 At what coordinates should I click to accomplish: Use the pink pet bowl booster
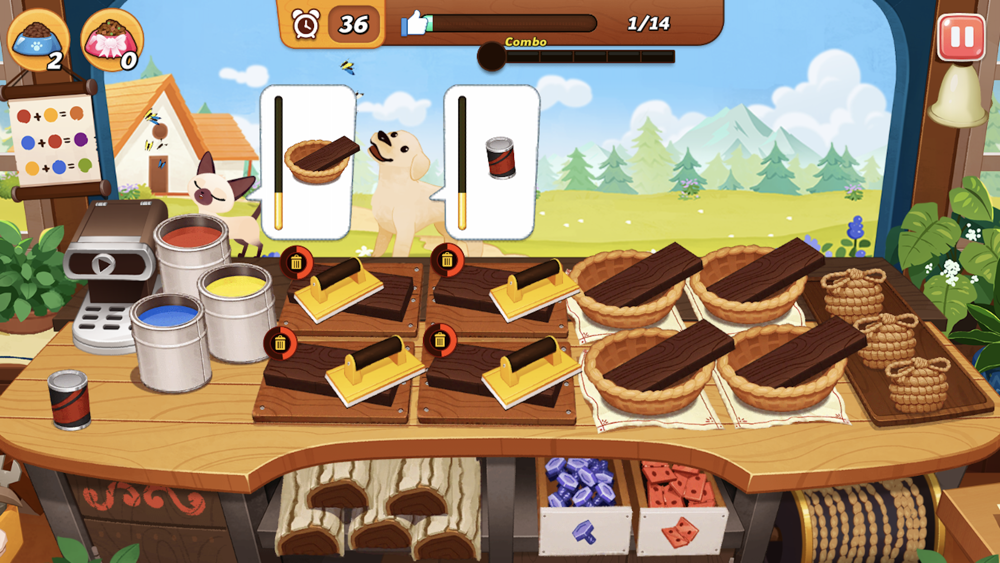112,40
